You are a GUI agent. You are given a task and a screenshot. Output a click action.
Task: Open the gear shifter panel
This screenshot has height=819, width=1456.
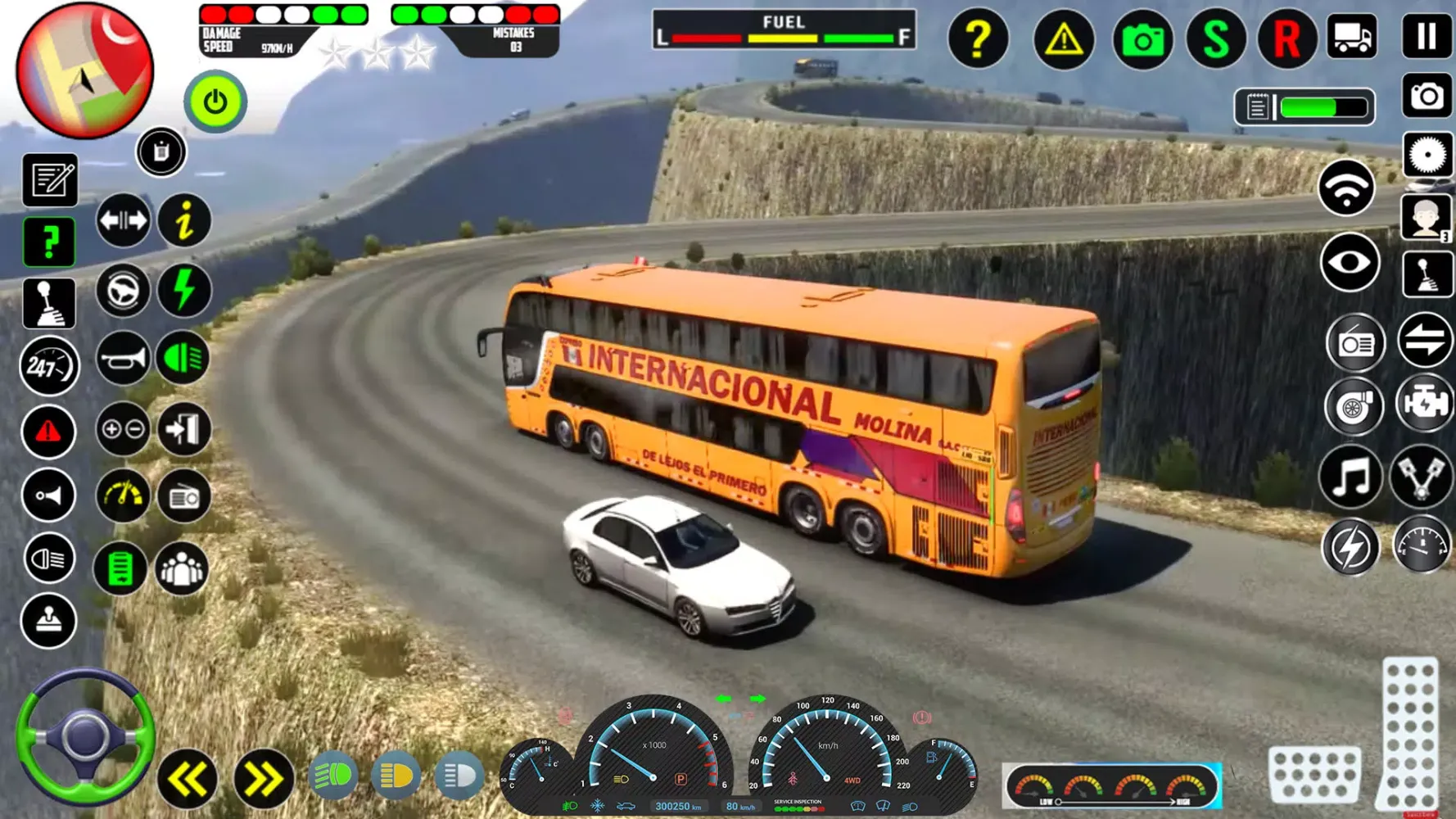(48, 302)
